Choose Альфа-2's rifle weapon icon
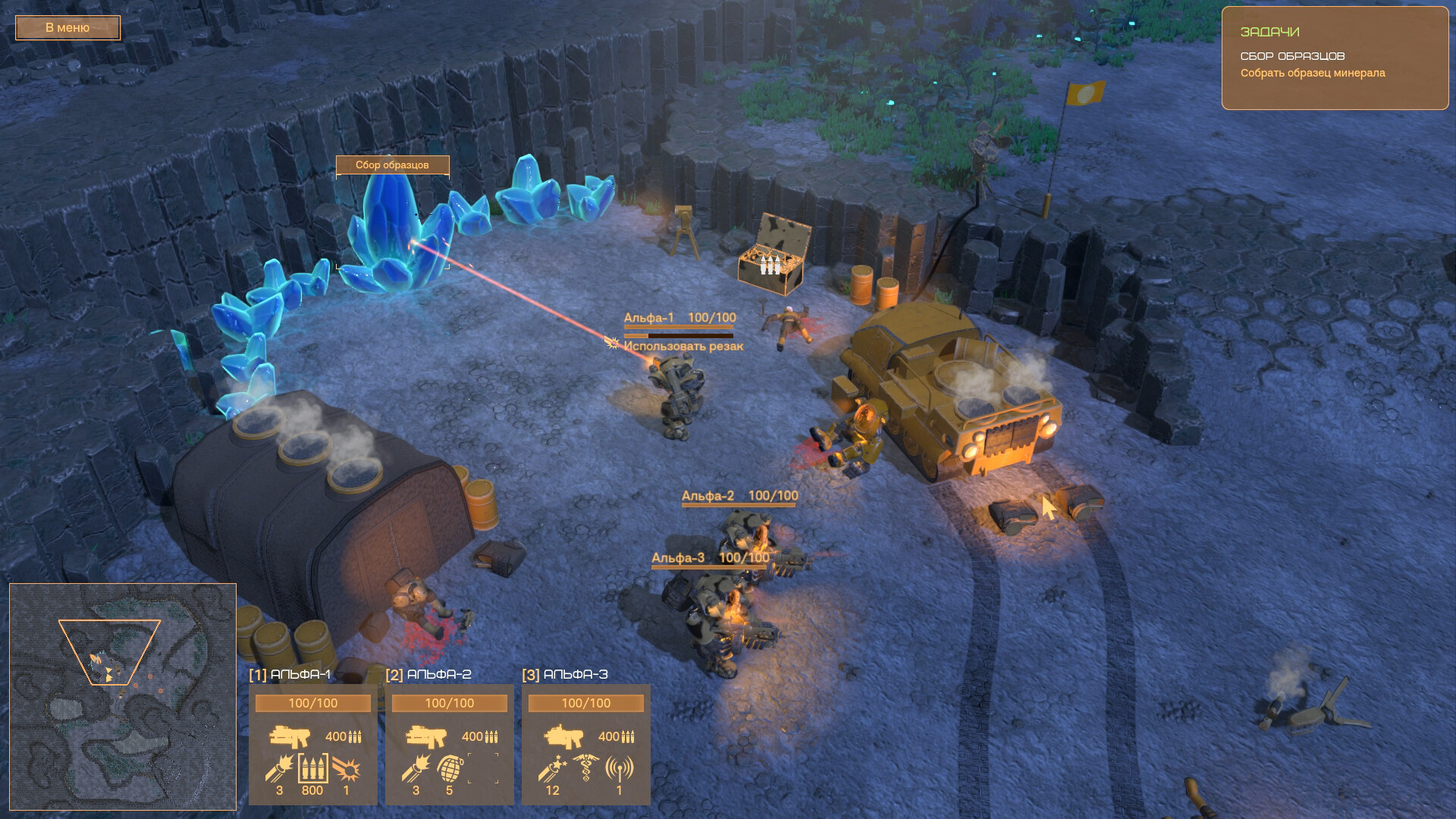The image size is (1456, 819). (426, 736)
